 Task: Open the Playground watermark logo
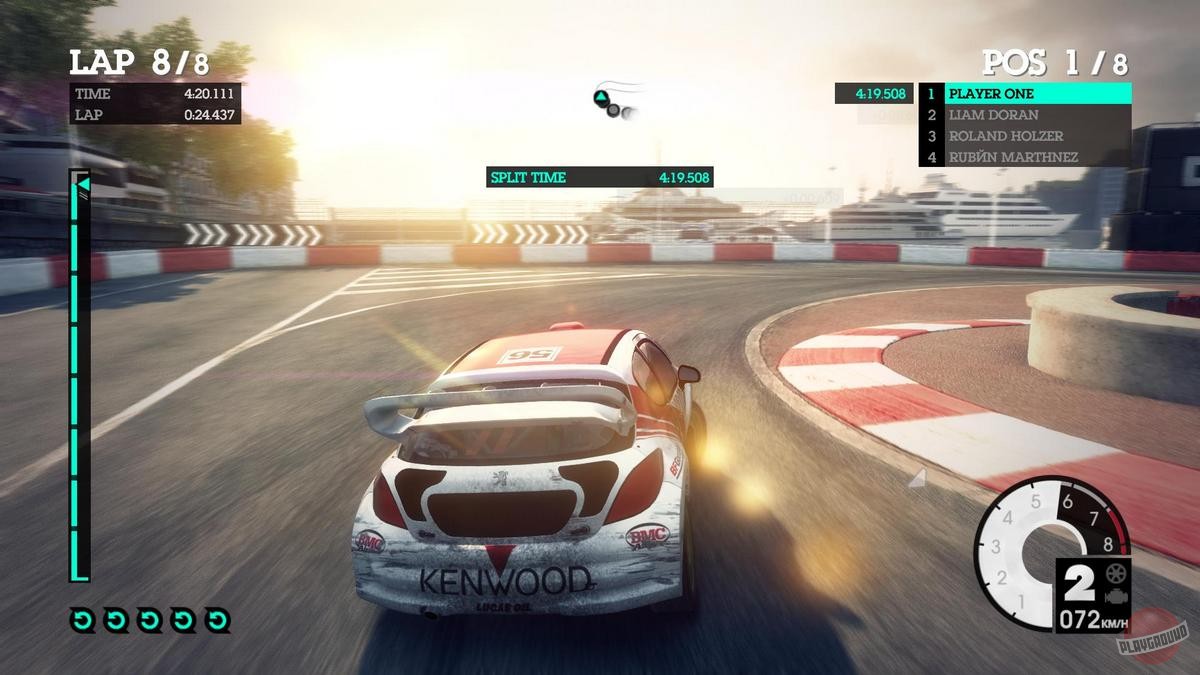click(1153, 637)
